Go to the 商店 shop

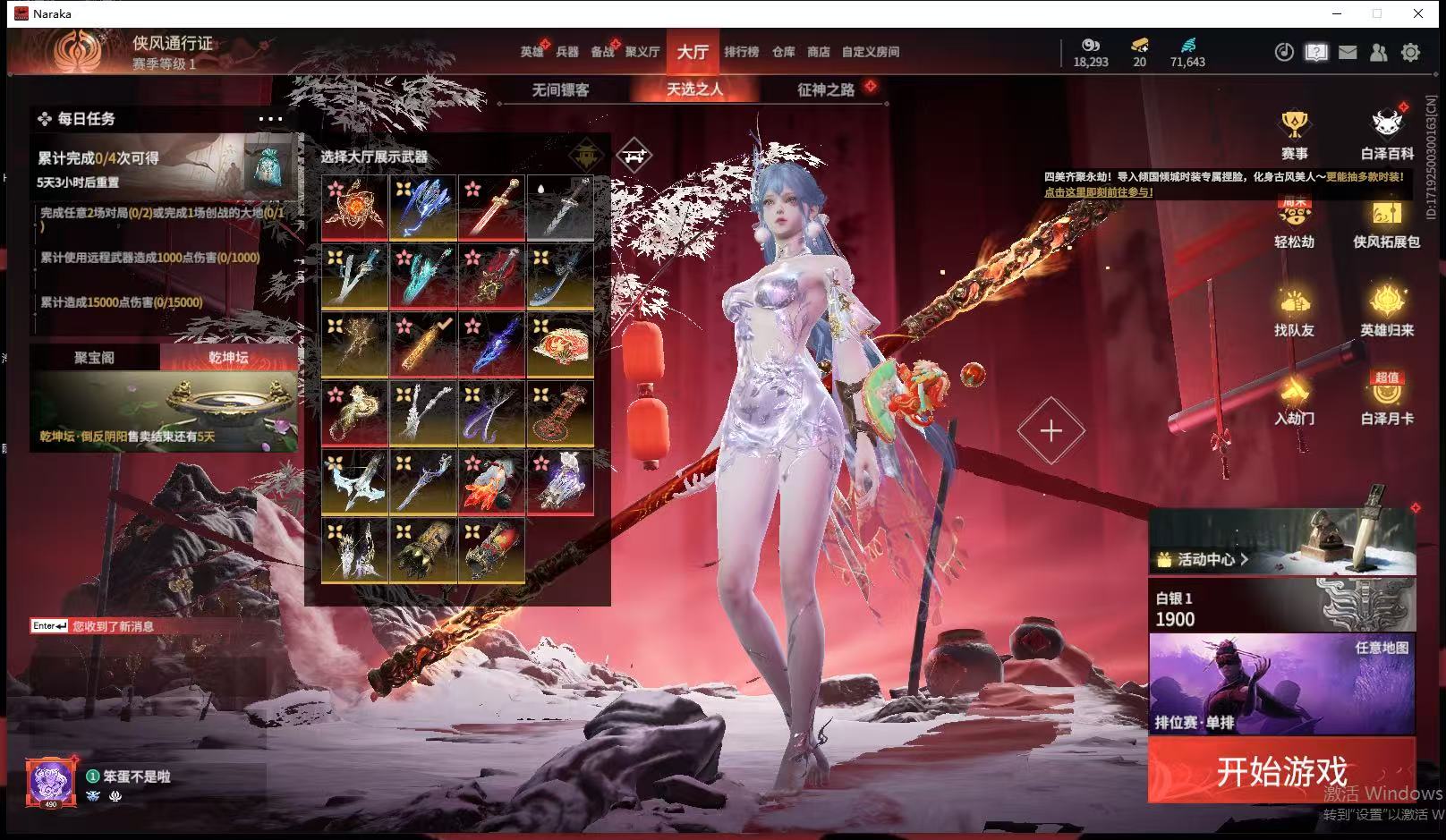(x=818, y=52)
